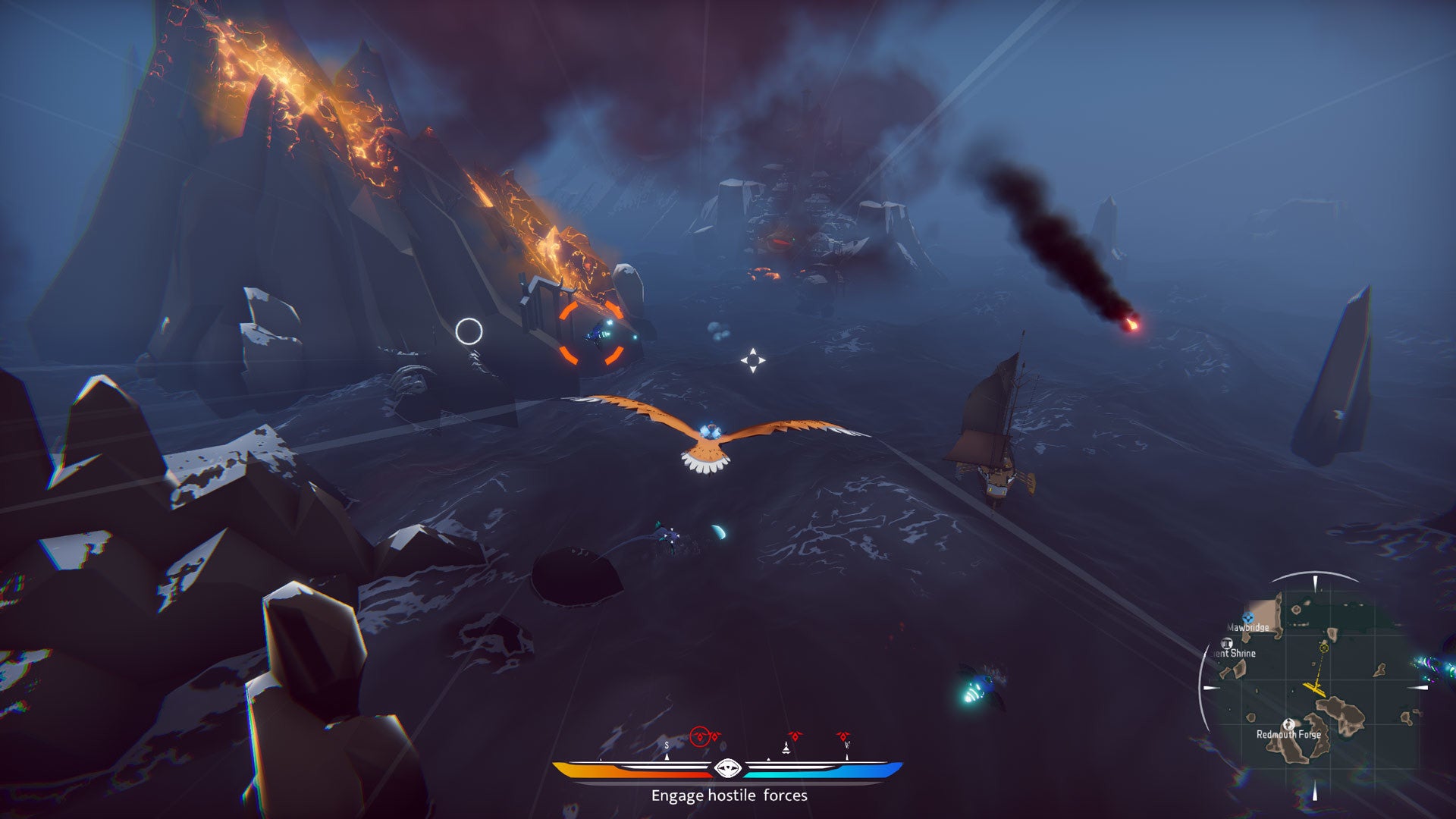Click the blue Mawbridge marker on minimap
This screenshot has width=1456, height=819.
(1248, 618)
